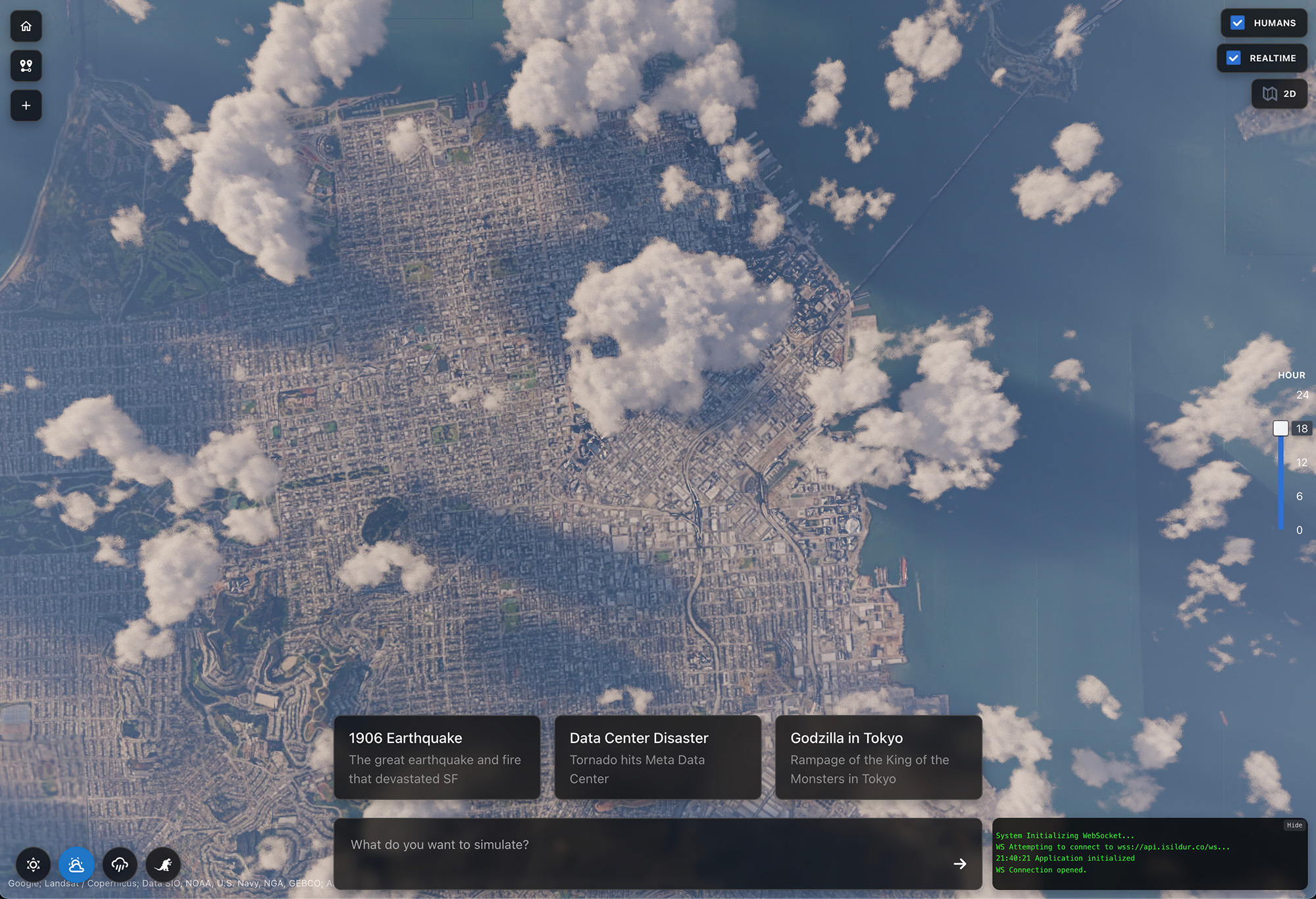Disable the REALTIME checkbox

tap(1232, 58)
